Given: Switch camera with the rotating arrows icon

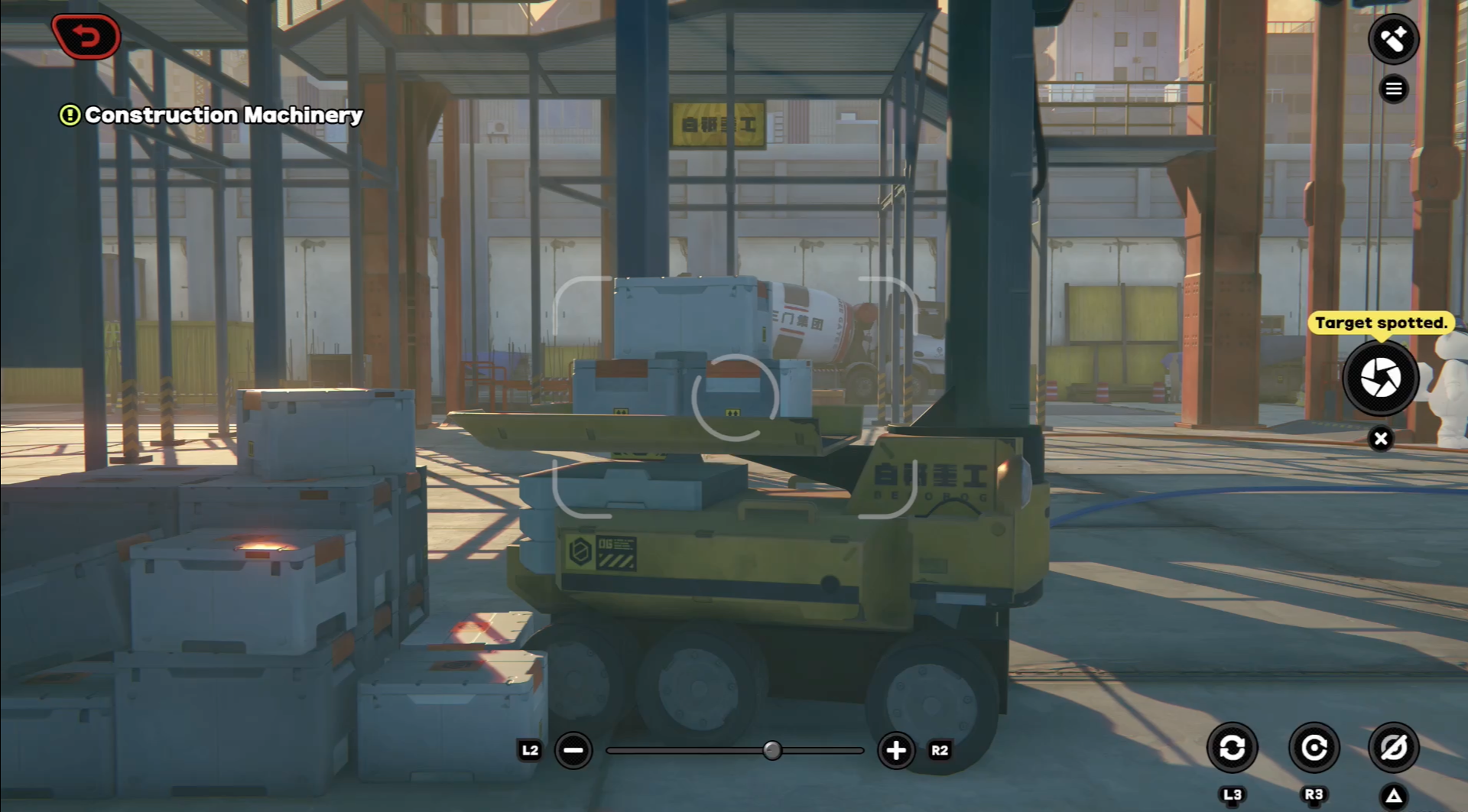Looking at the screenshot, I should 1232,747.
